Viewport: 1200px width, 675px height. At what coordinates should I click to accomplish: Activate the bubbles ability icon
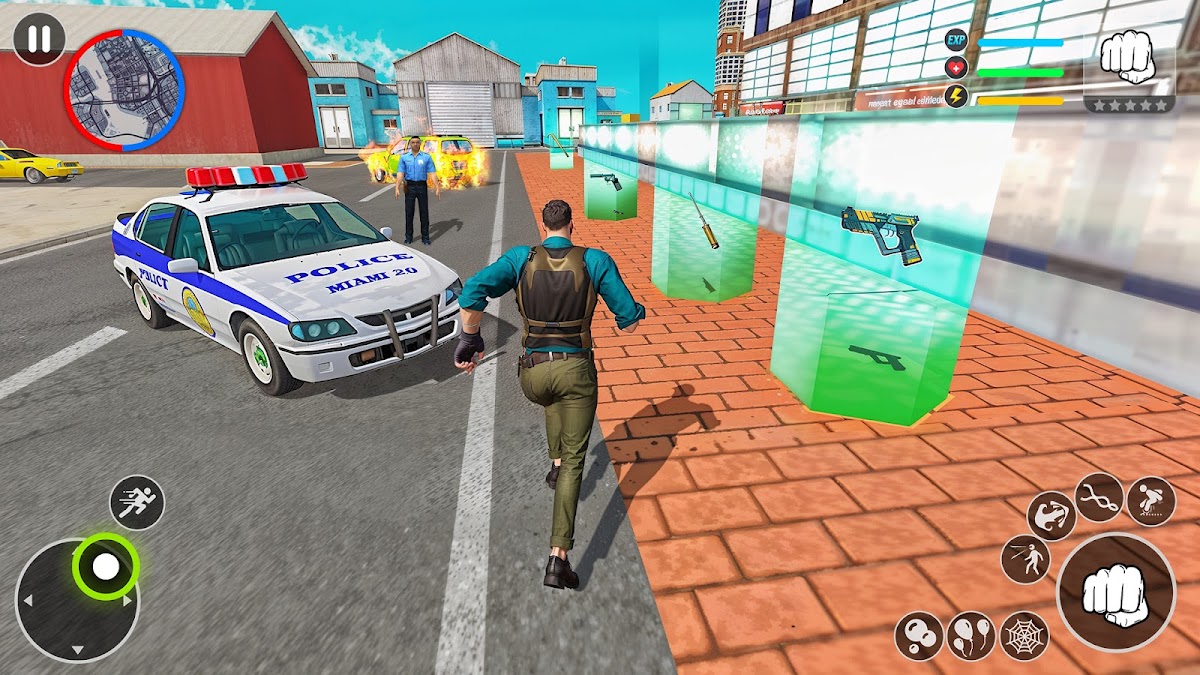(918, 636)
